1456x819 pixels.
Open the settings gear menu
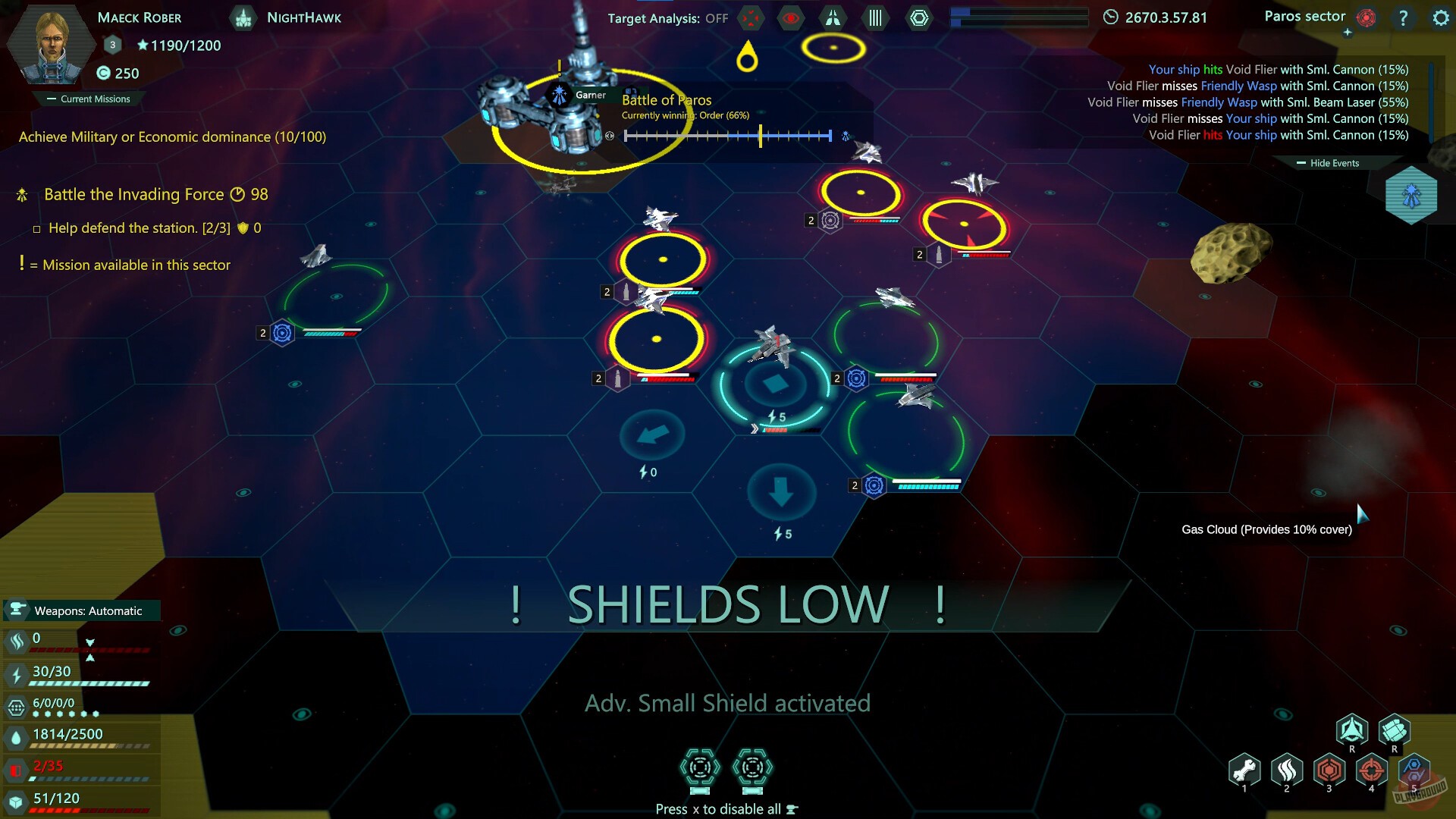(x=1439, y=18)
